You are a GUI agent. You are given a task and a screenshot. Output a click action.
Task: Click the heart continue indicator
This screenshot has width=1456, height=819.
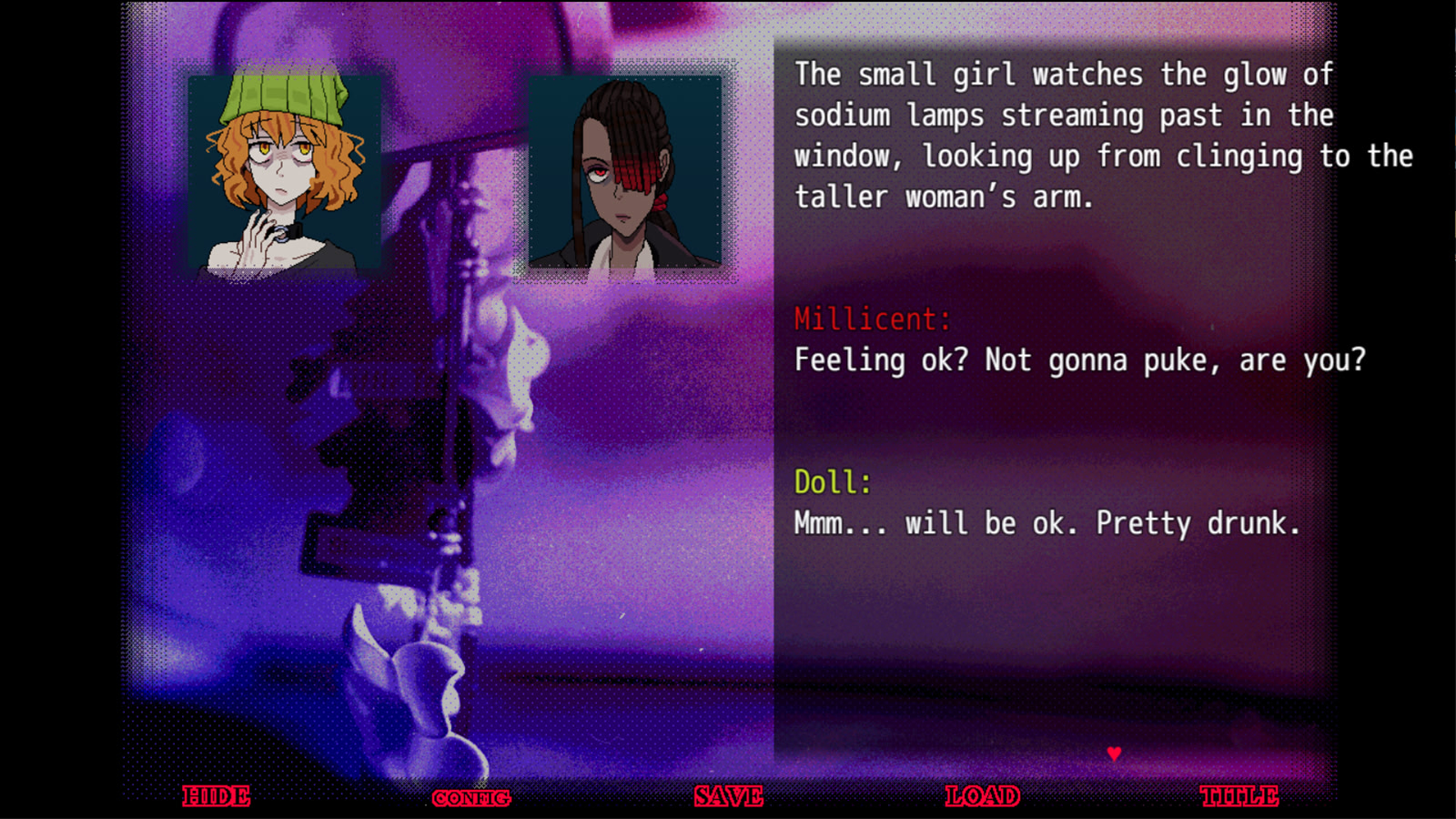tap(1112, 753)
